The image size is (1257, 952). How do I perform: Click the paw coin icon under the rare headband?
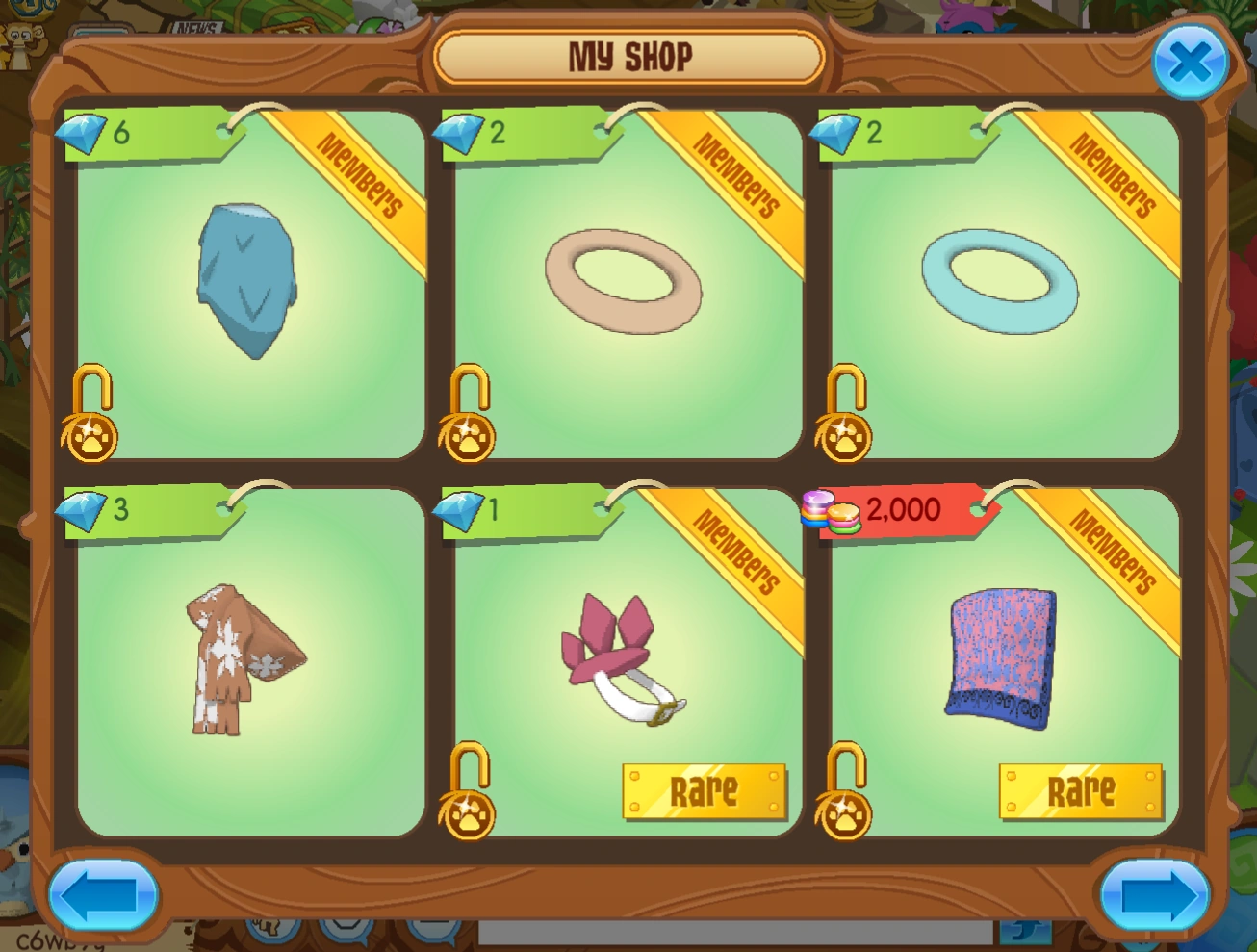[x=467, y=811]
